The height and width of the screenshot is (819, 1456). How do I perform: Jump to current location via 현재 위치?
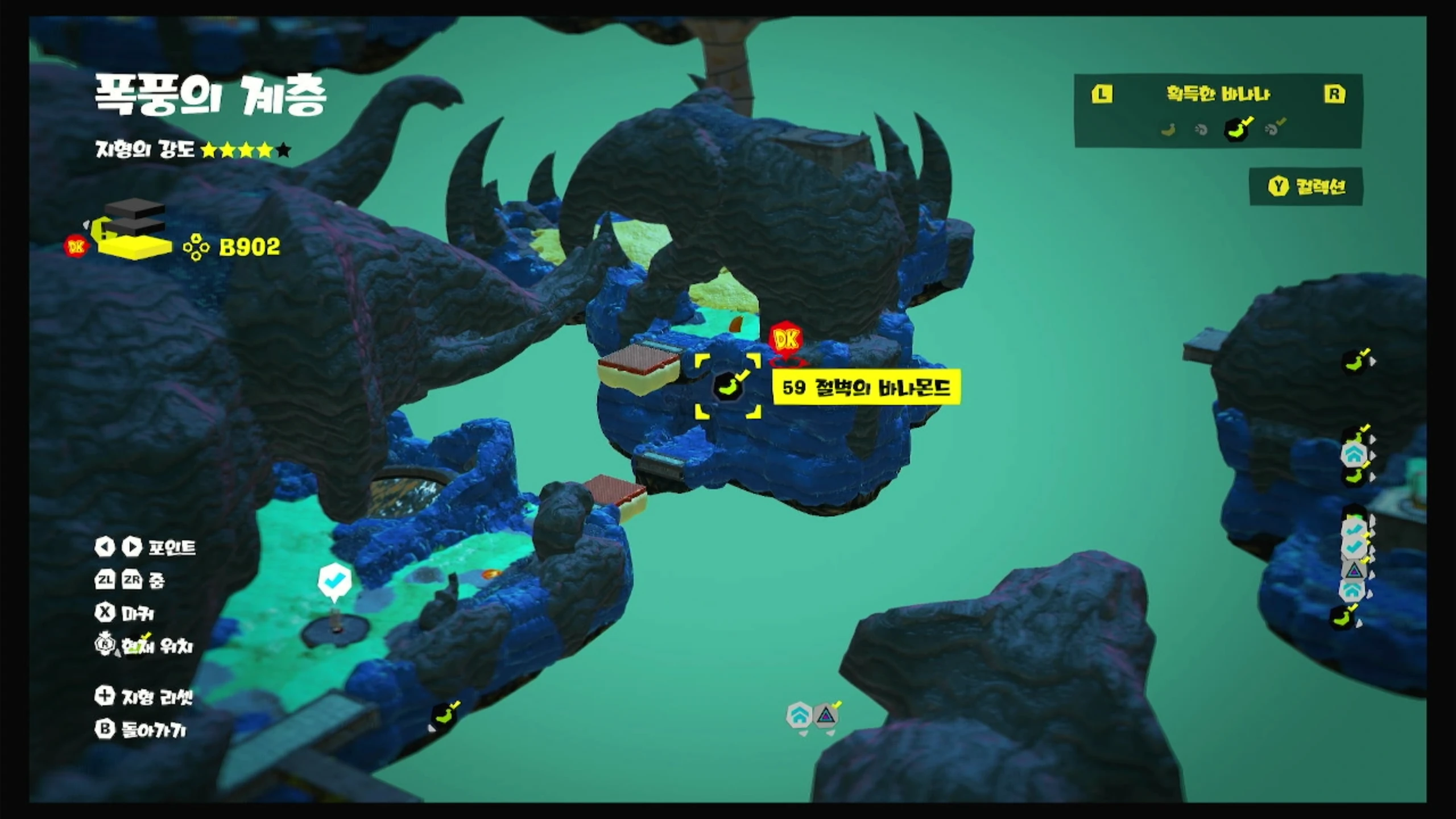coord(144,646)
